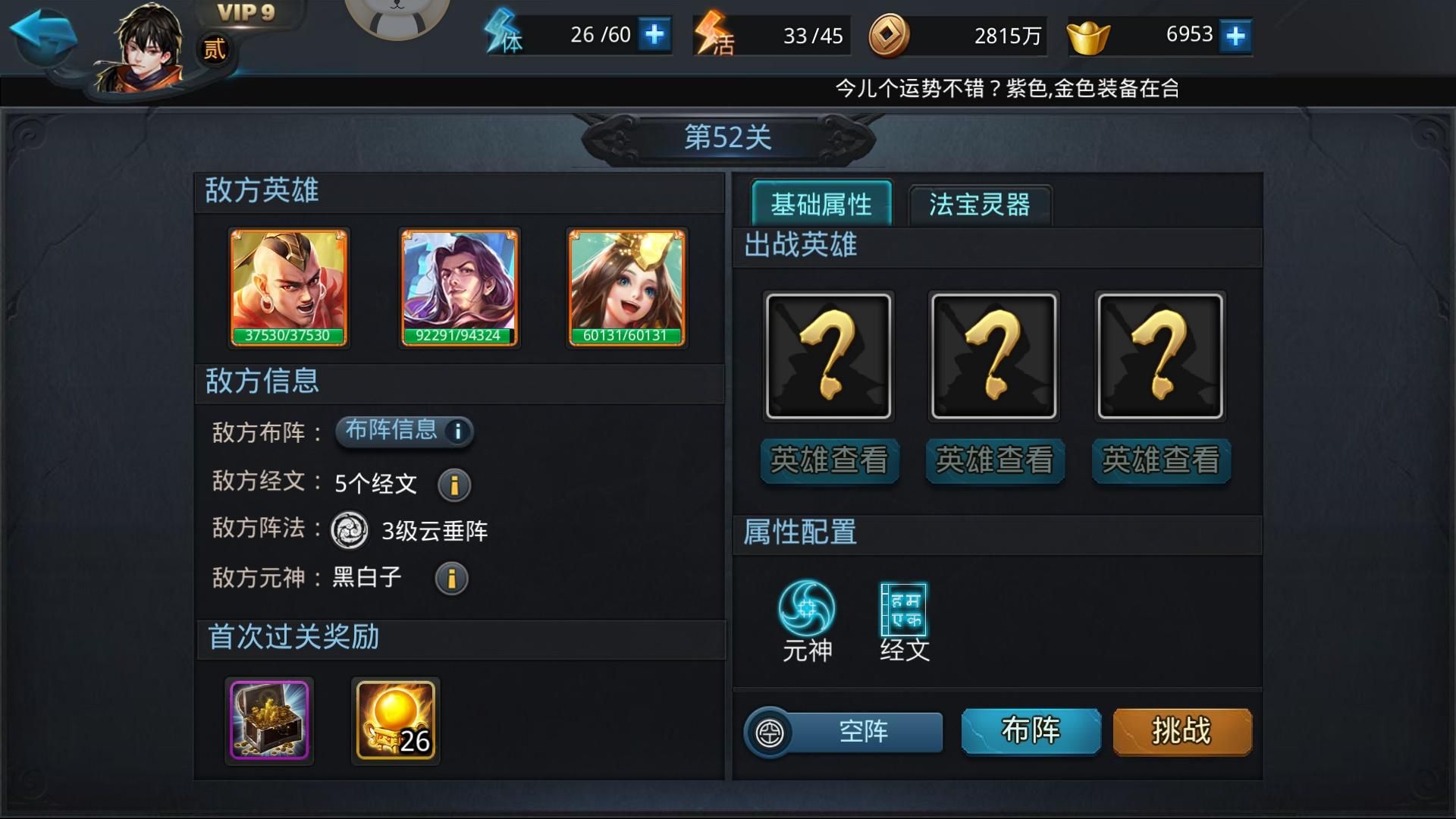
Task: Click the gold ingot recharge plus icon
Action: pyautogui.click(x=1236, y=34)
